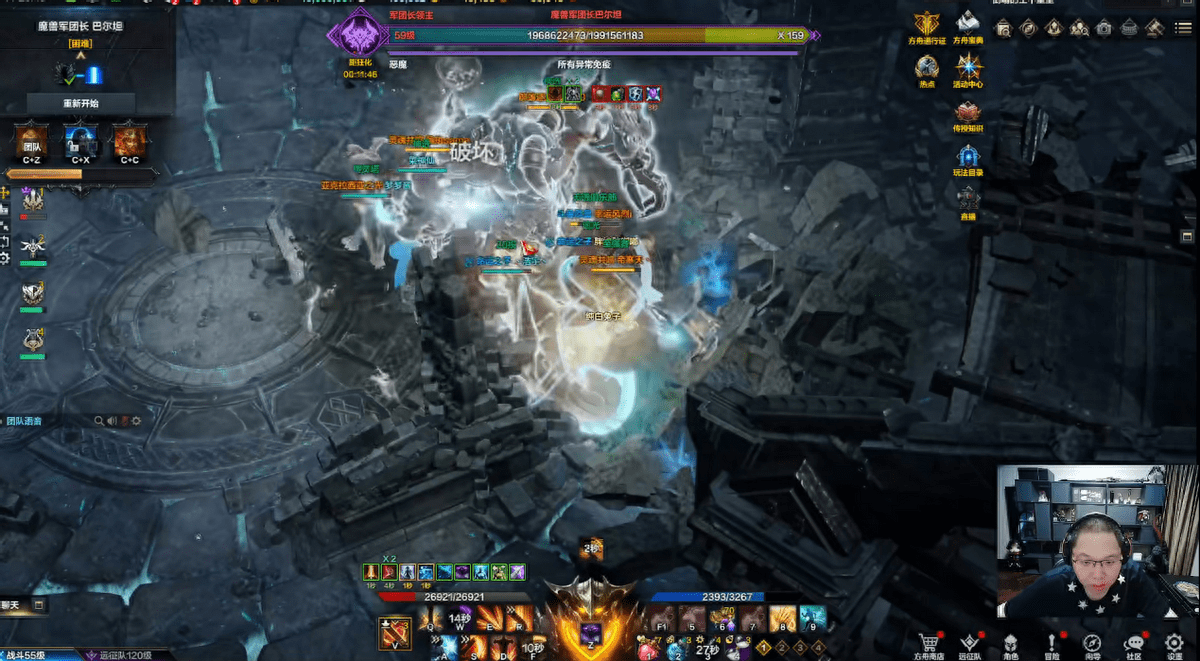Open the 设置 settings menu
The height and width of the screenshot is (661, 1200).
pos(1175,644)
